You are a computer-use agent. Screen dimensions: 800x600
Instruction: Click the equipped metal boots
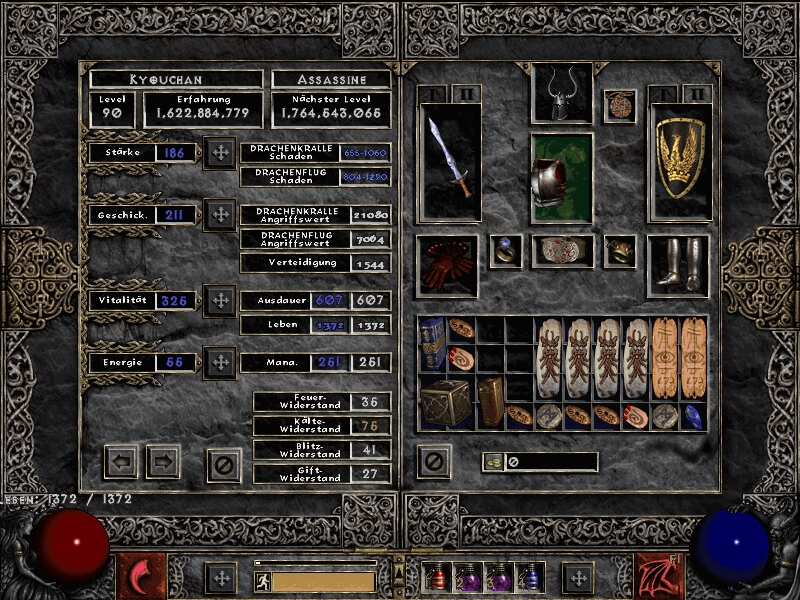678,265
